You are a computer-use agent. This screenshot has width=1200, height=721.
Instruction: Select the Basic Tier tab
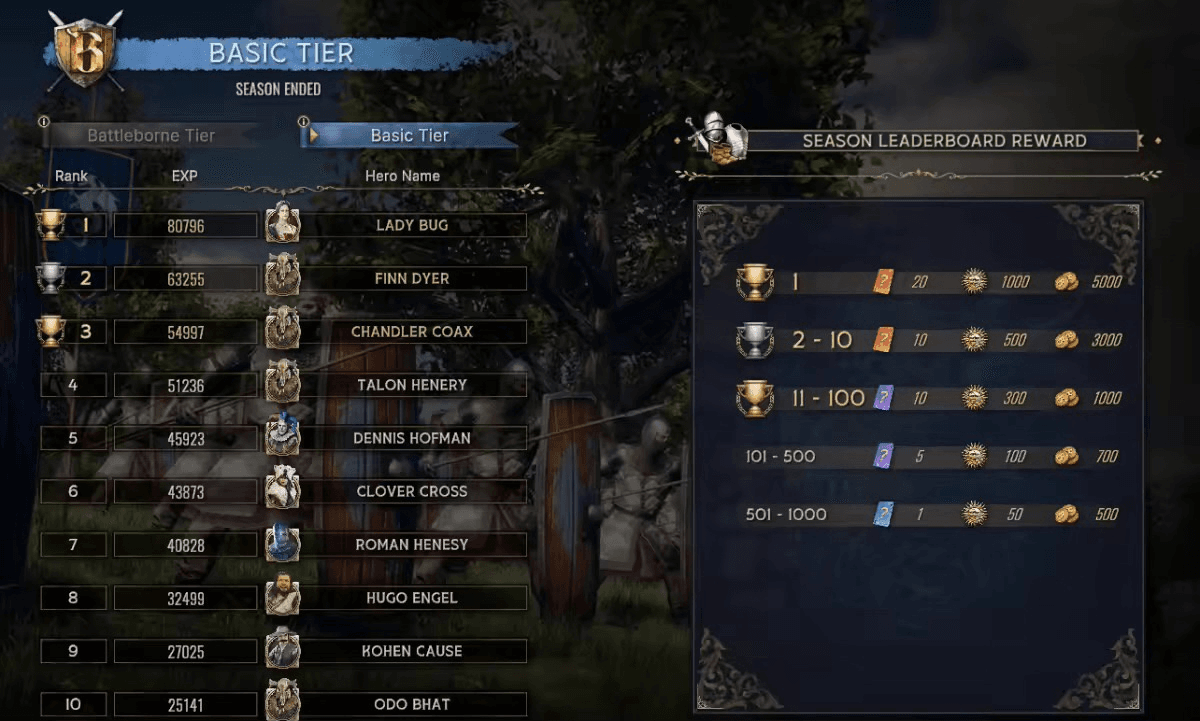click(410, 135)
